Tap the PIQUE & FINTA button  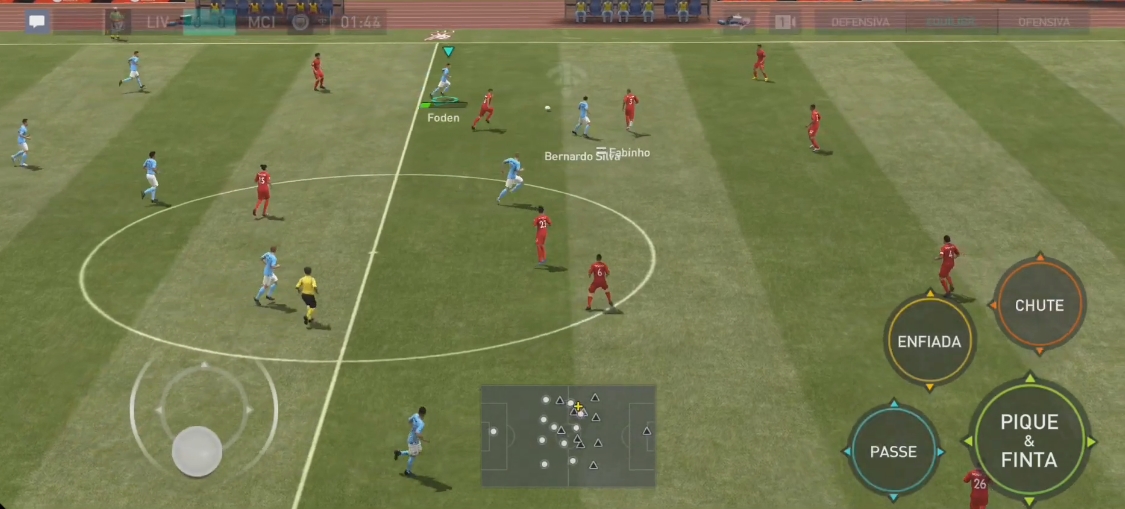pyautogui.click(x=1028, y=441)
